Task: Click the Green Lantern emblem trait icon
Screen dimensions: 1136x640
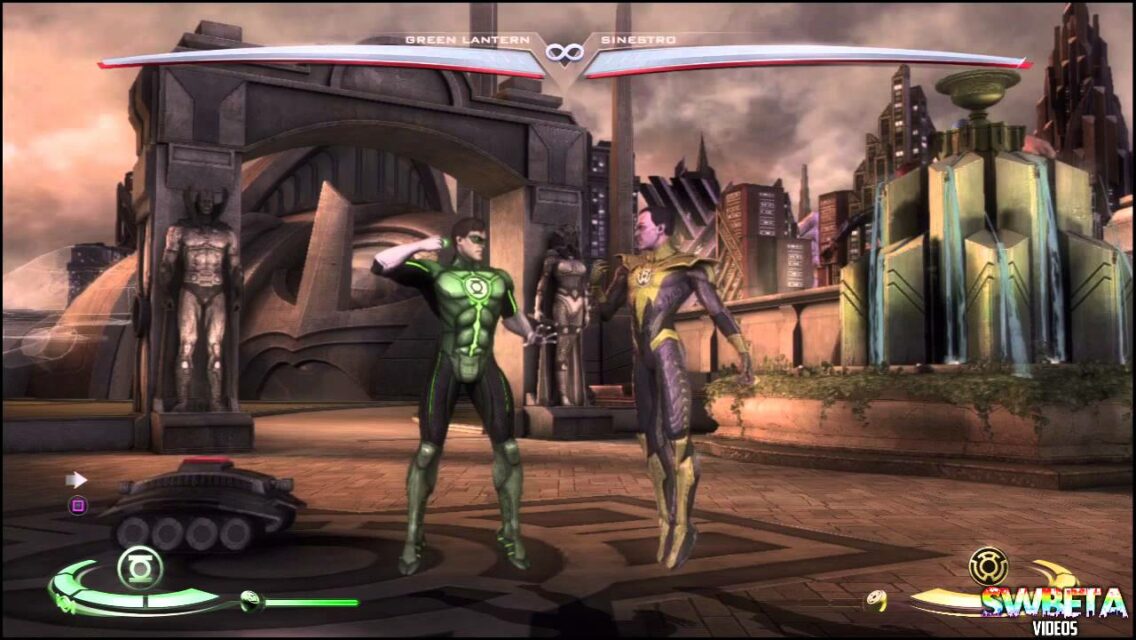Action: [x=140, y=568]
